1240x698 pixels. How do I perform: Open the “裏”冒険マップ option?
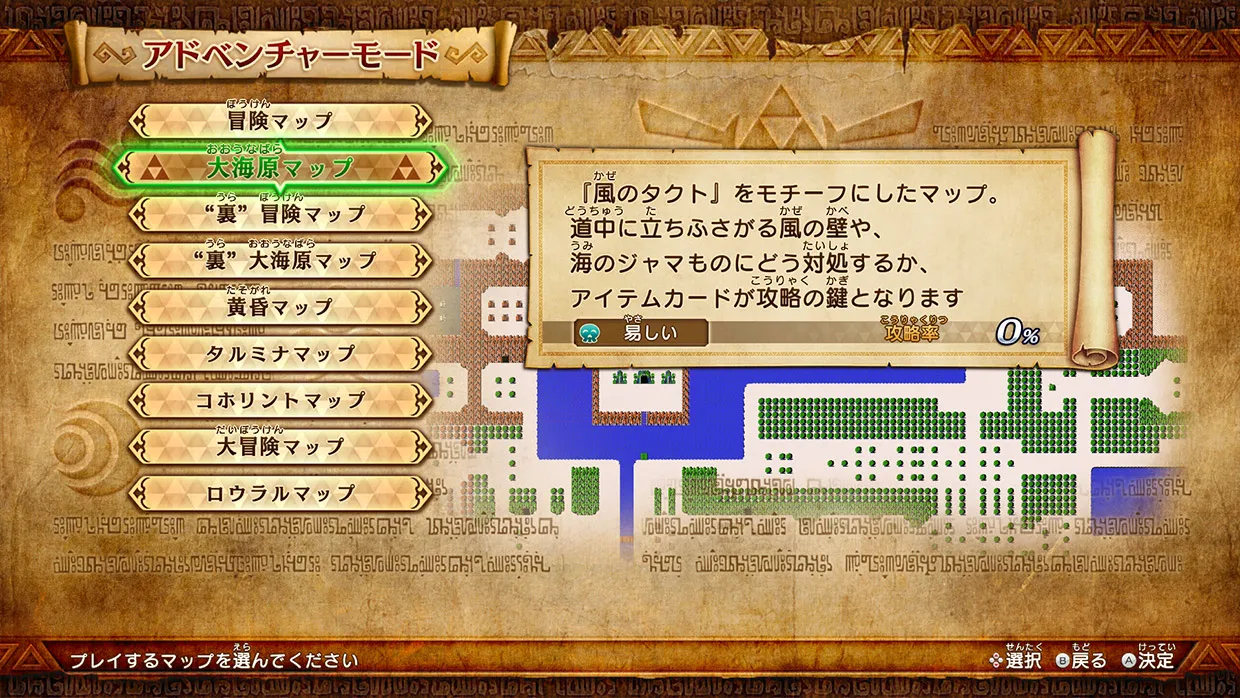(x=280, y=214)
